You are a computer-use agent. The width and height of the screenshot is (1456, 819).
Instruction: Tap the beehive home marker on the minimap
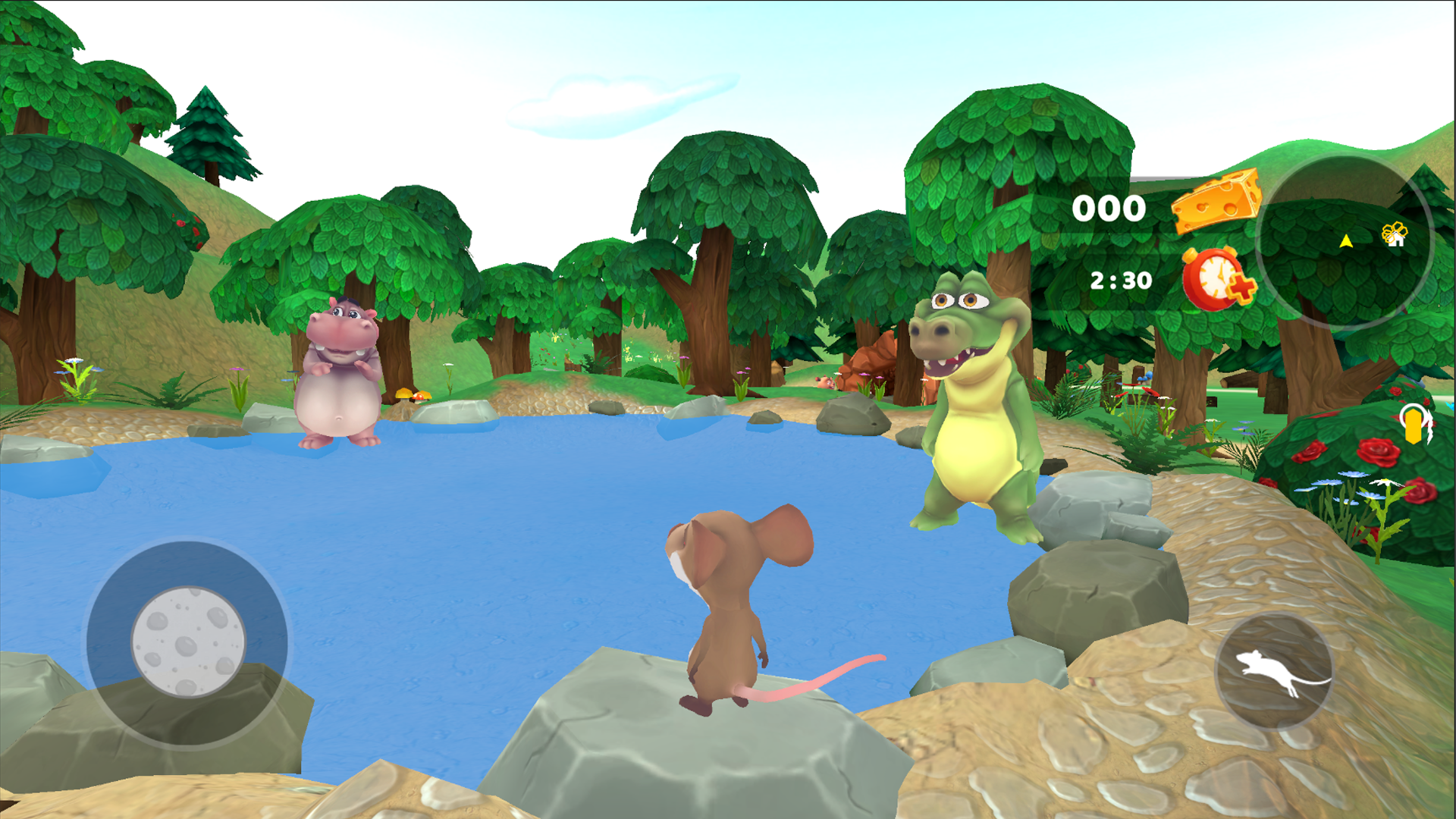[1395, 234]
